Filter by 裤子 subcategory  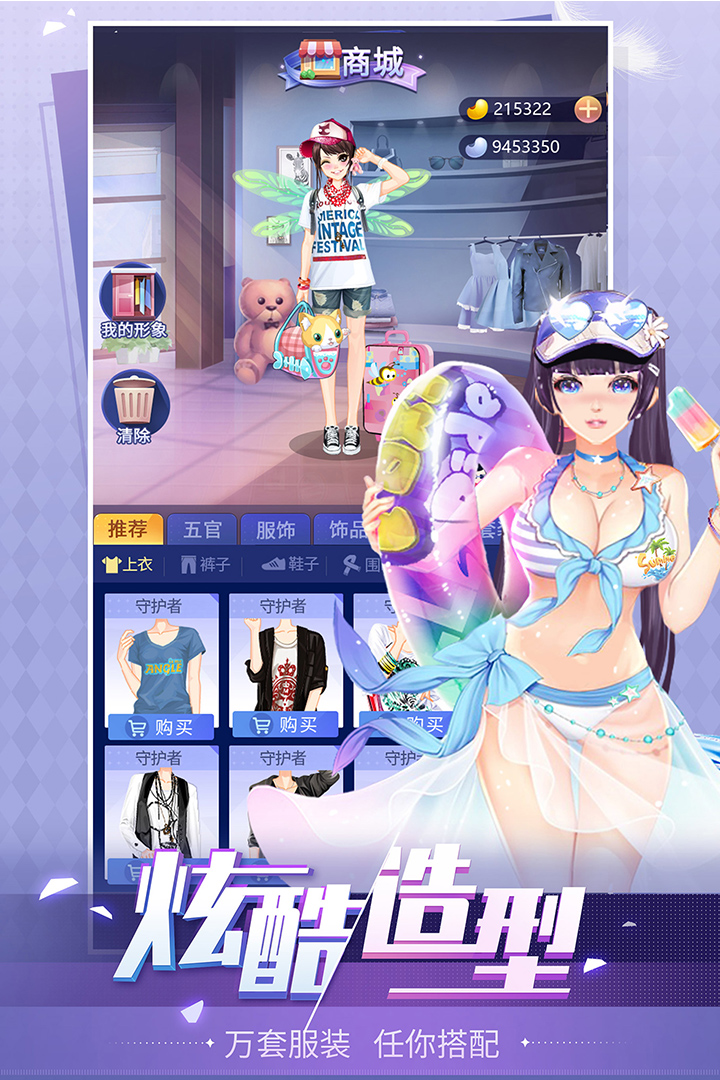(x=206, y=565)
